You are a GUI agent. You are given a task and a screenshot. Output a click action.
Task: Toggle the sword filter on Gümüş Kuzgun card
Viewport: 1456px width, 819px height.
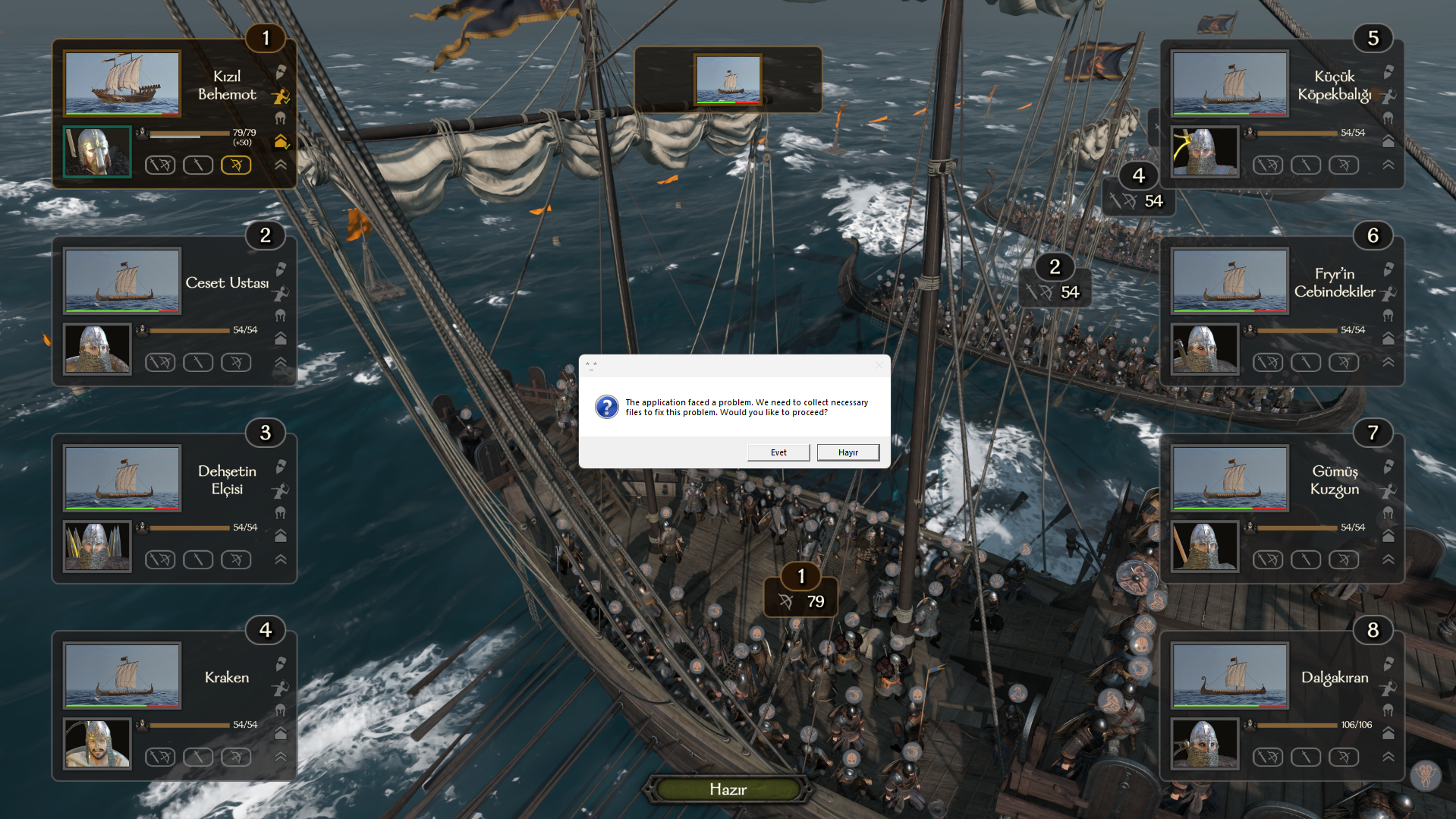tap(1306, 559)
